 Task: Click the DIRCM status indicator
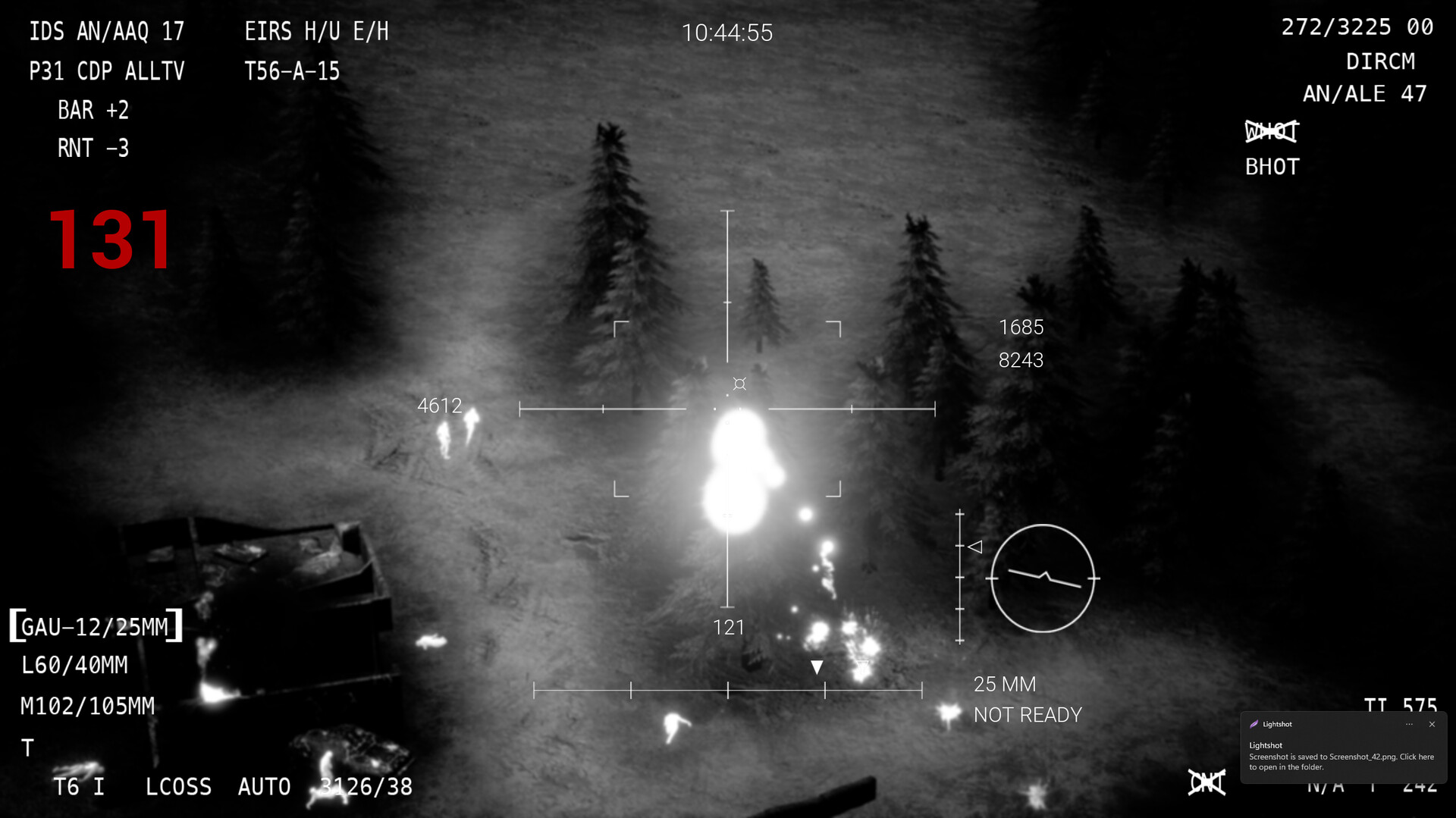coord(1382,61)
